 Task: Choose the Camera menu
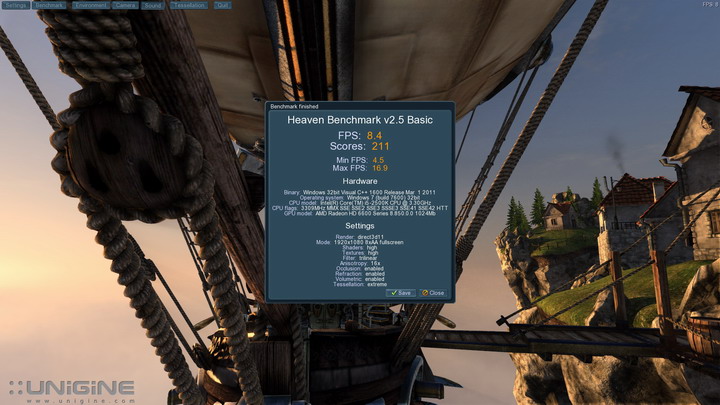125,5
